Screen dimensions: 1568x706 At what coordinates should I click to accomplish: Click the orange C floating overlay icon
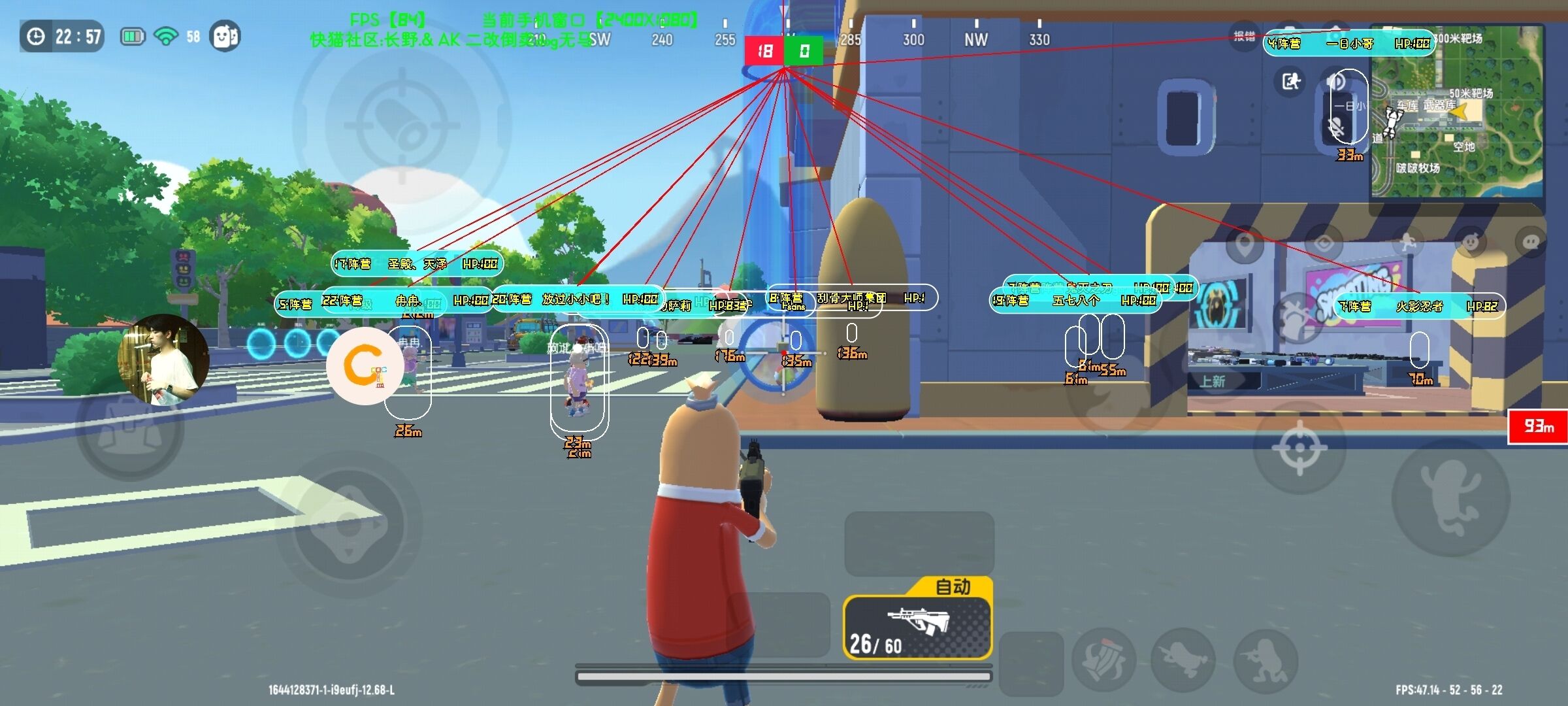pos(363,367)
